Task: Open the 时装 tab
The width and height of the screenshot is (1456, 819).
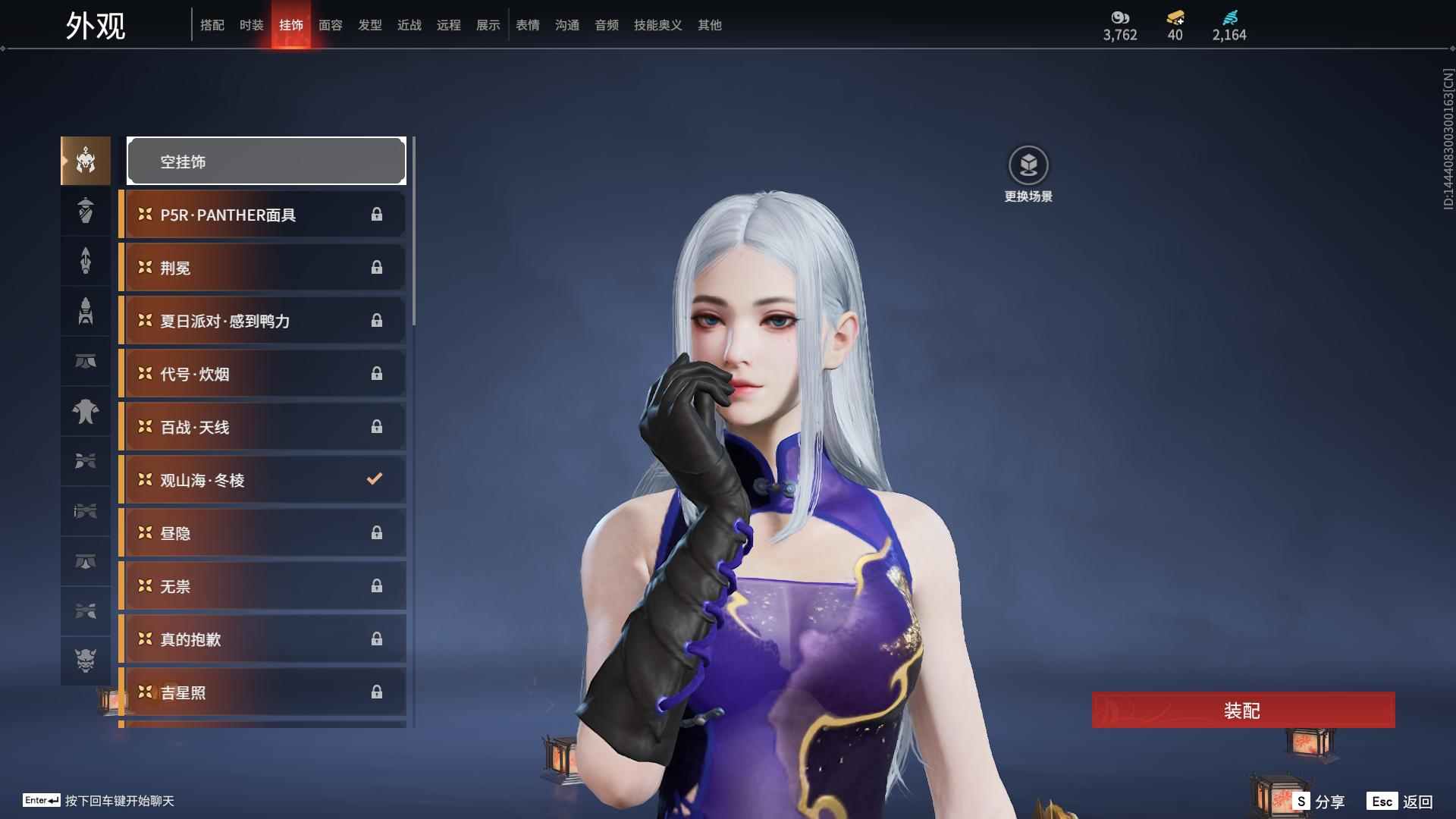Action: pos(252,25)
